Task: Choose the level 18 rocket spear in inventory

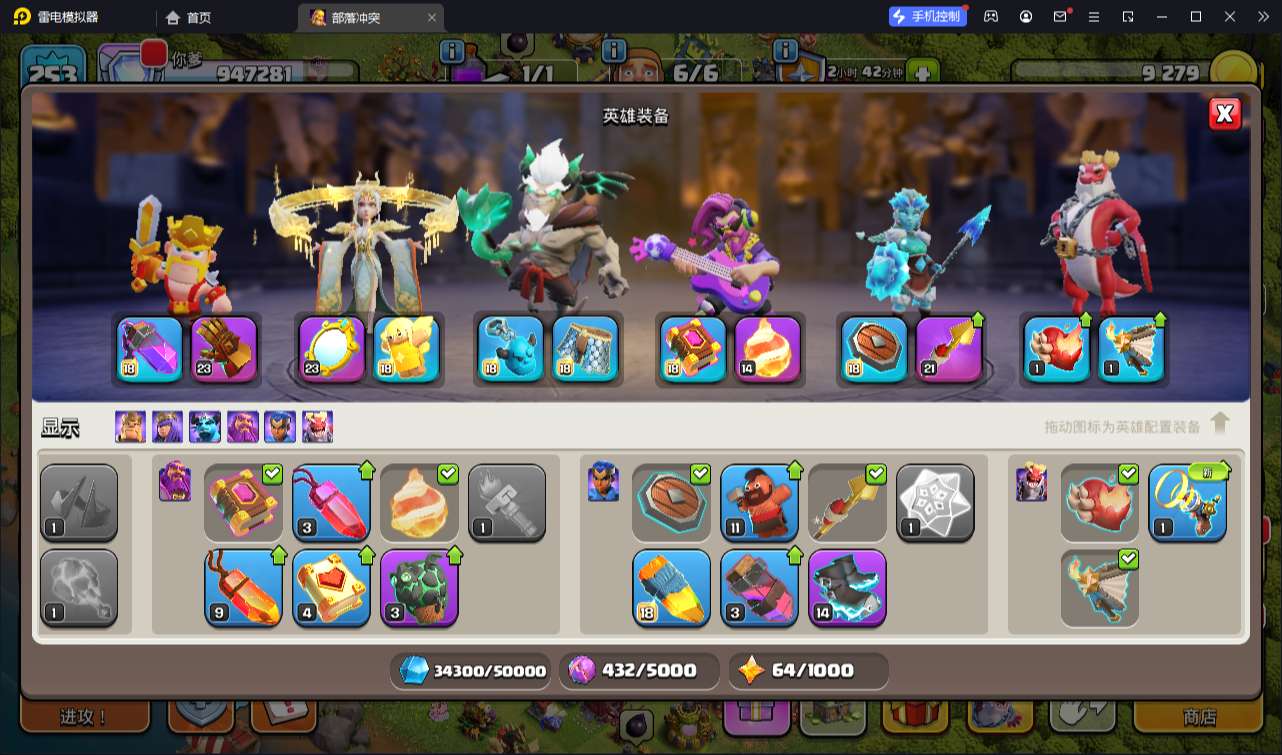Action: [671, 588]
